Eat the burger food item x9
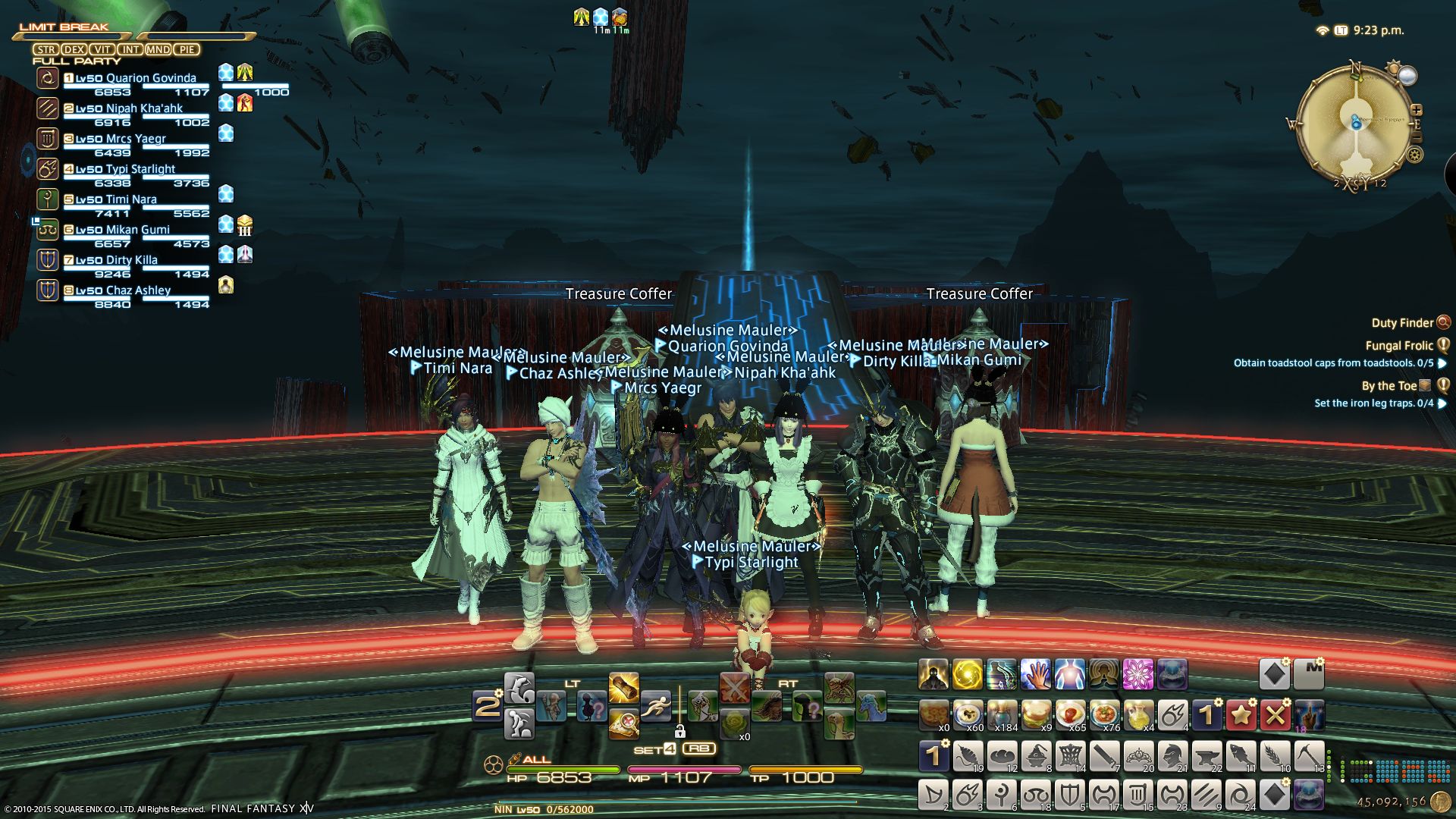 (x=1036, y=714)
